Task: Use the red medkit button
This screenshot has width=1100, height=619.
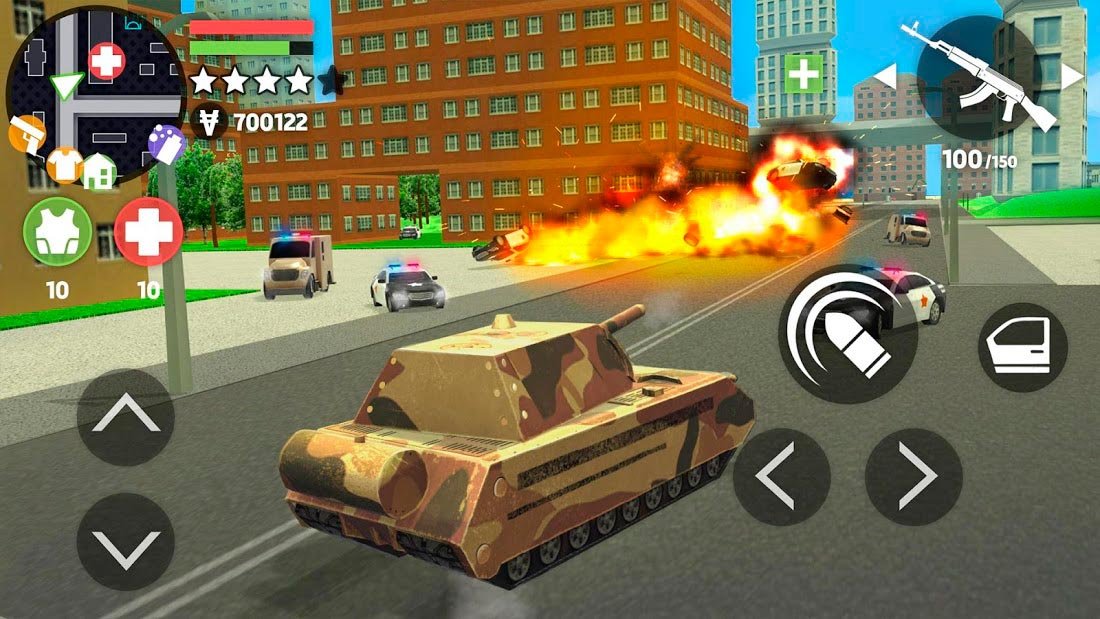Action: click(148, 231)
